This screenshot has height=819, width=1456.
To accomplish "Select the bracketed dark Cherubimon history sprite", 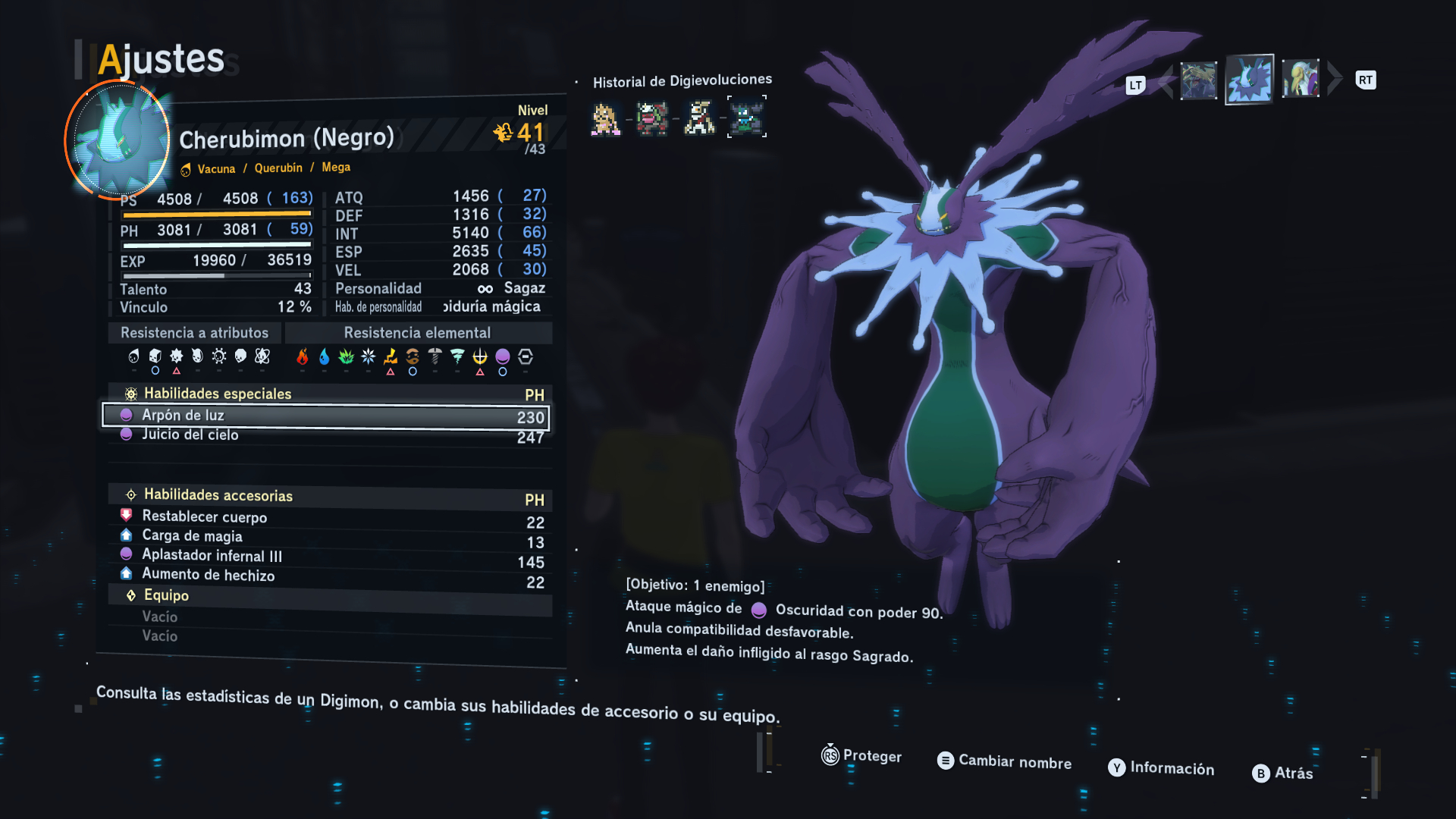I will click(747, 117).
